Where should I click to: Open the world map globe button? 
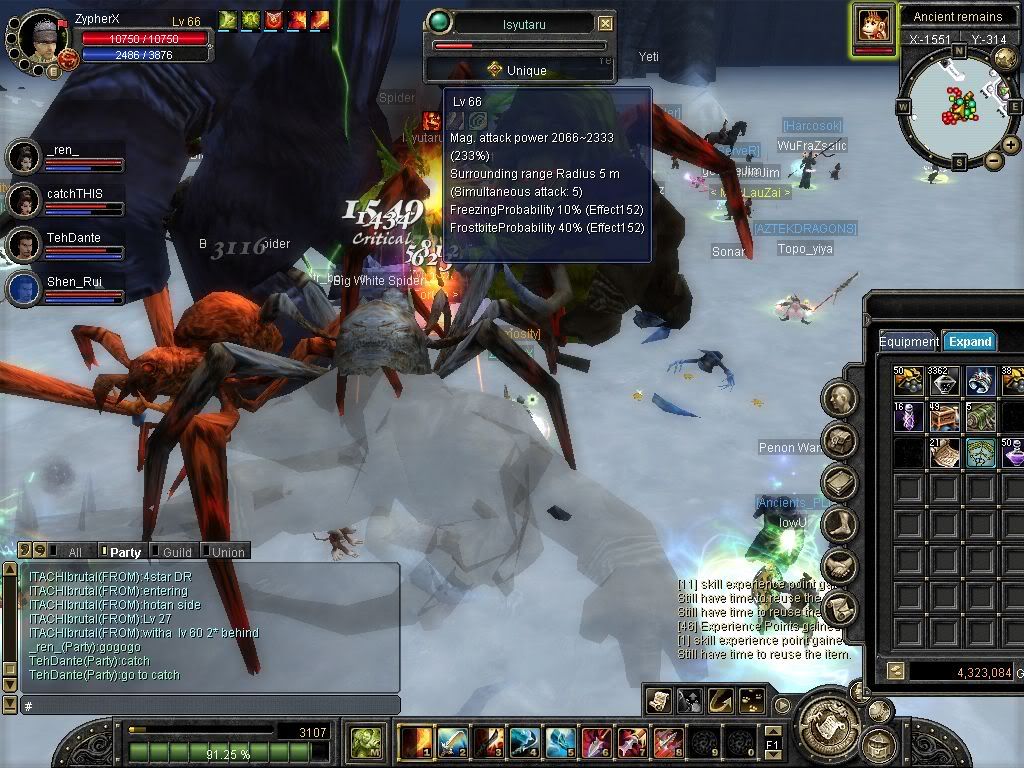pyautogui.click(x=1005, y=59)
